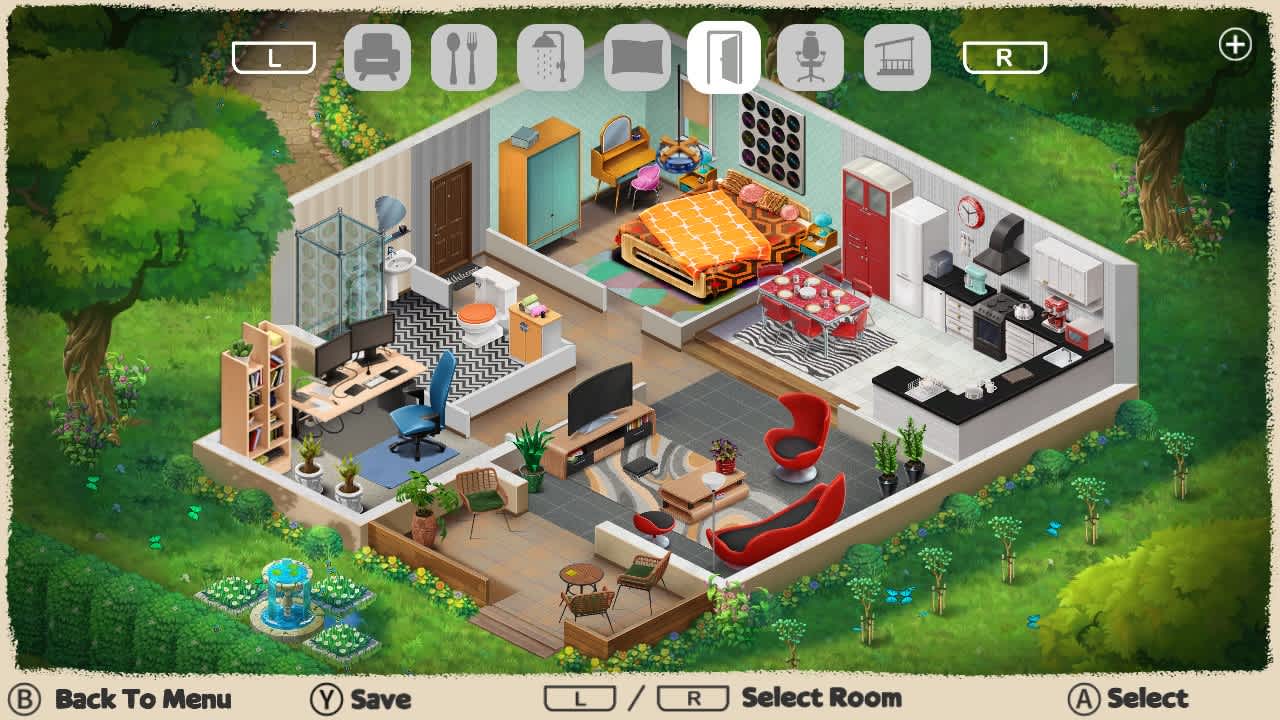The height and width of the screenshot is (720, 1280).
Task: Select the shower bathroom category icon
Action: (549, 57)
